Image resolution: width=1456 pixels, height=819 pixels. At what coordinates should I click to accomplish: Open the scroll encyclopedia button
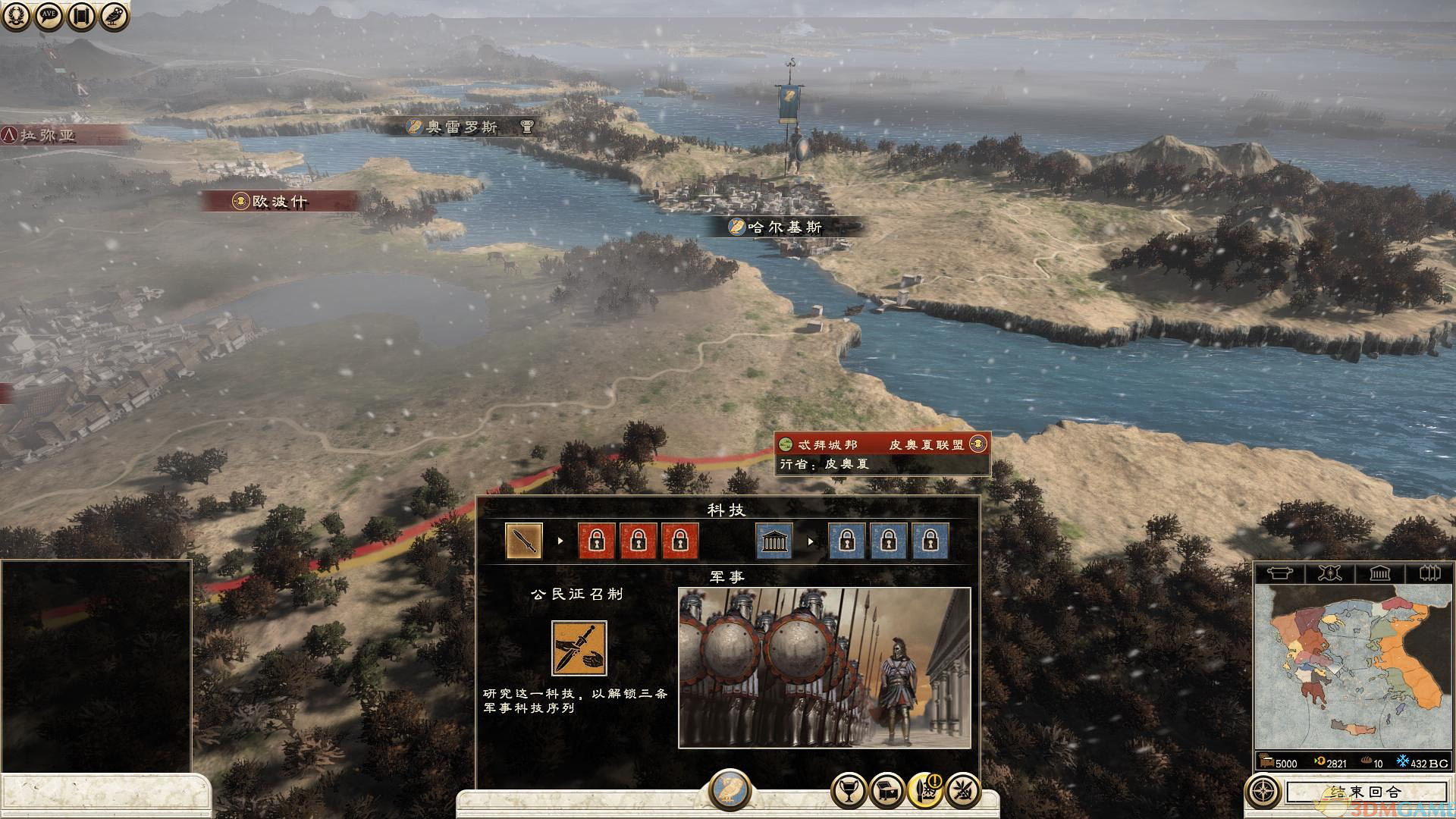point(81,16)
